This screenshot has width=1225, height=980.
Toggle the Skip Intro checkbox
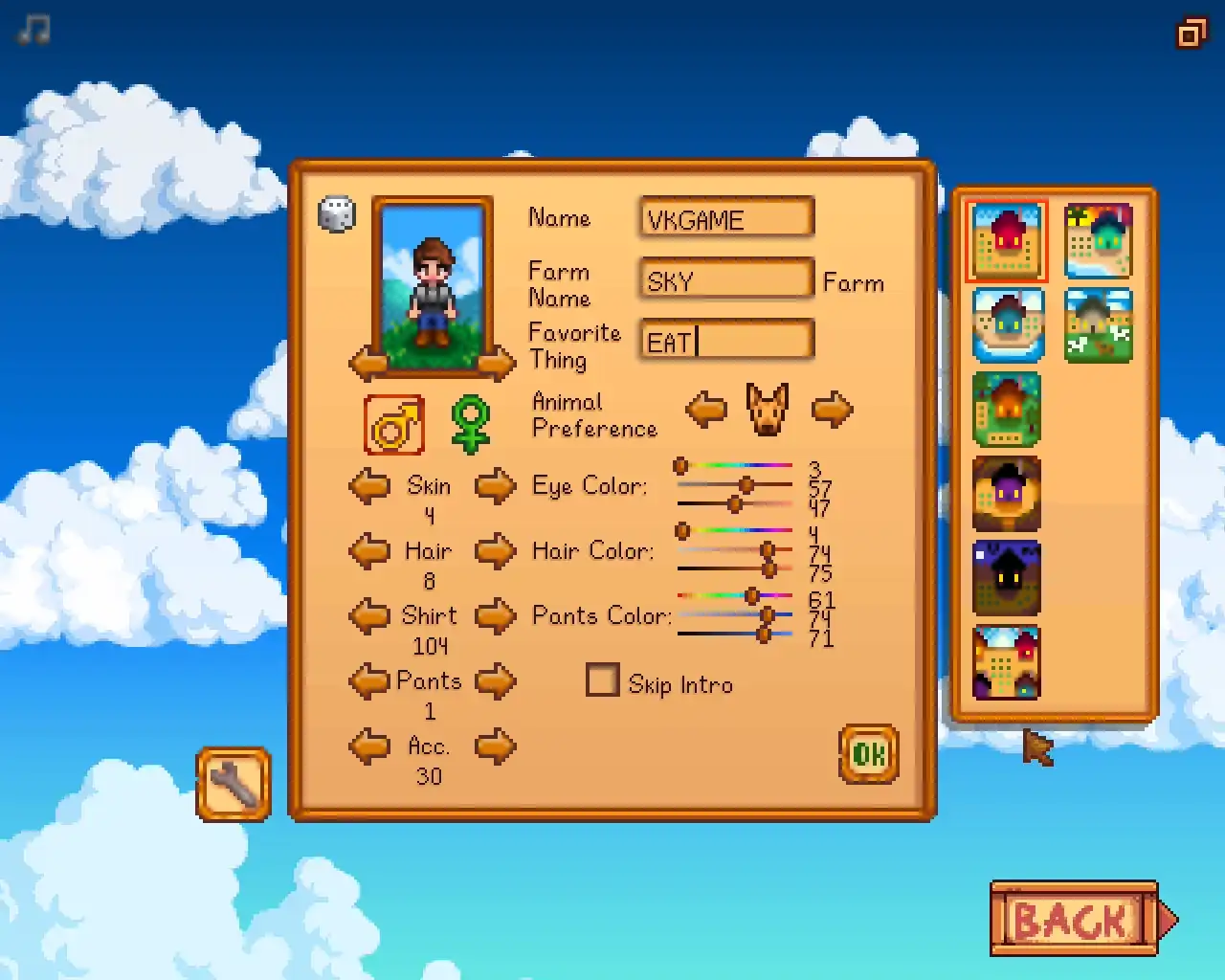pyautogui.click(x=602, y=681)
